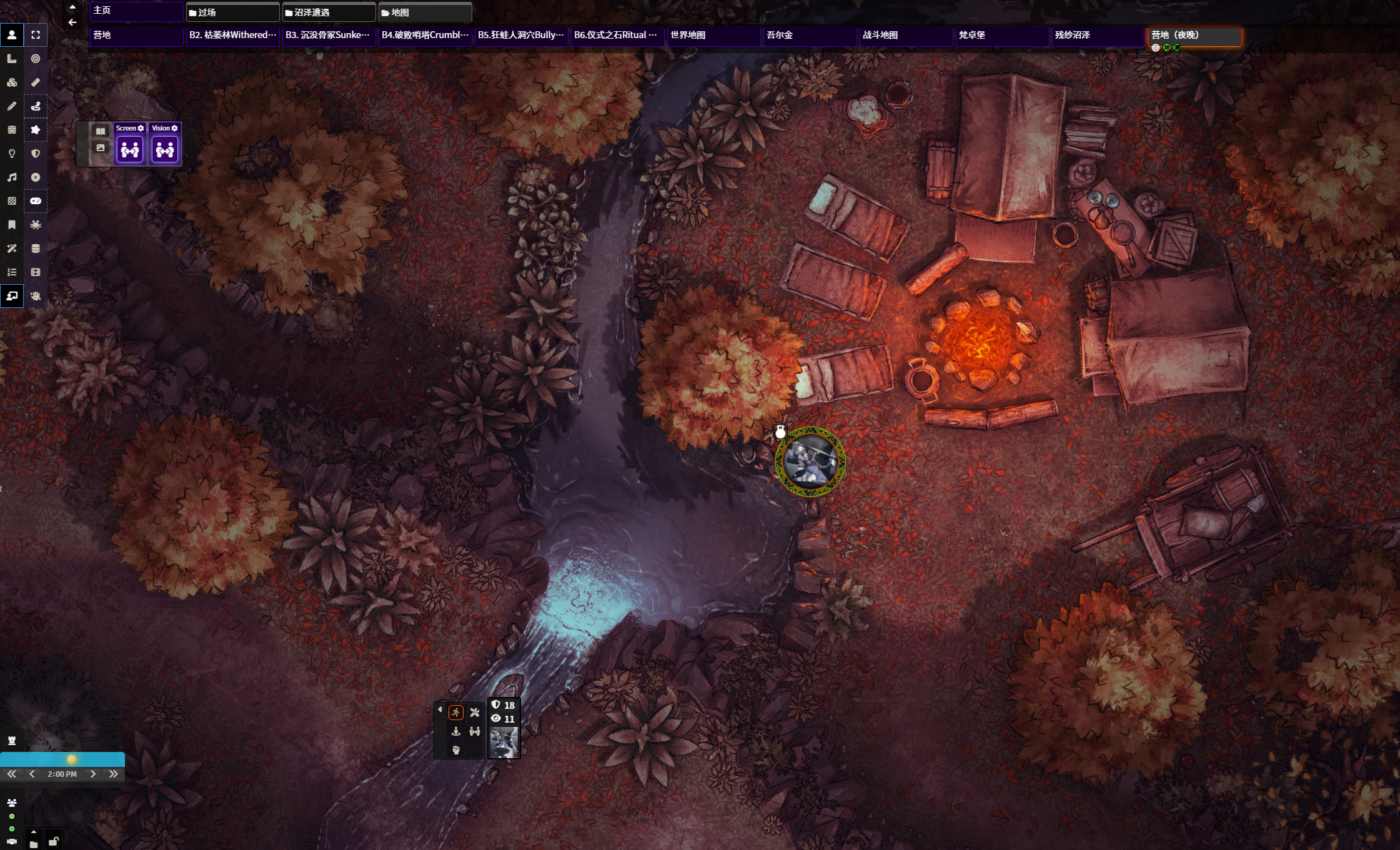Choose the lightbulb lighting controls
The width and height of the screenshot is (1400, 850).
[12, 154]
